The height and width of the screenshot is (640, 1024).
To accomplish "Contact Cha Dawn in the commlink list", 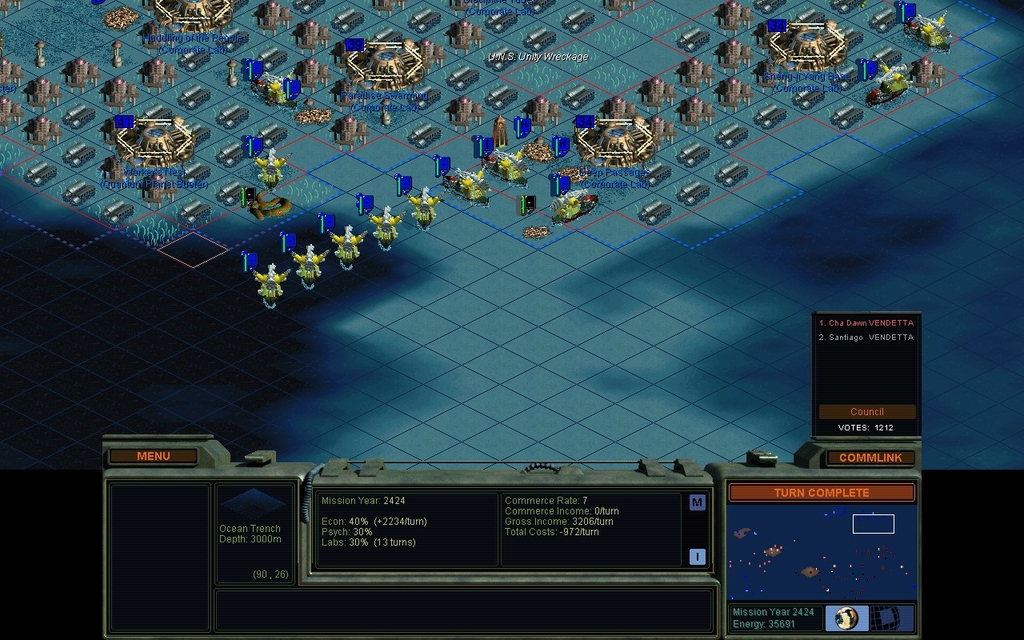I will [866, 323].
